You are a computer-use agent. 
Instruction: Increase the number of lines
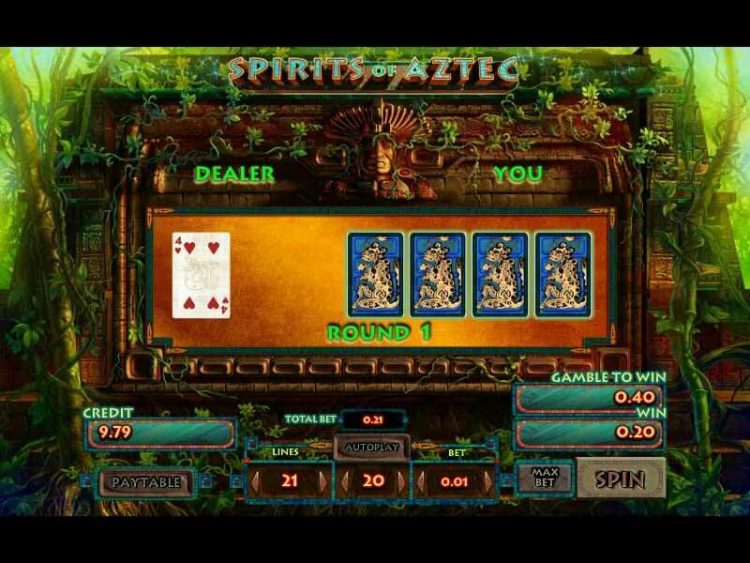(321, 481)
